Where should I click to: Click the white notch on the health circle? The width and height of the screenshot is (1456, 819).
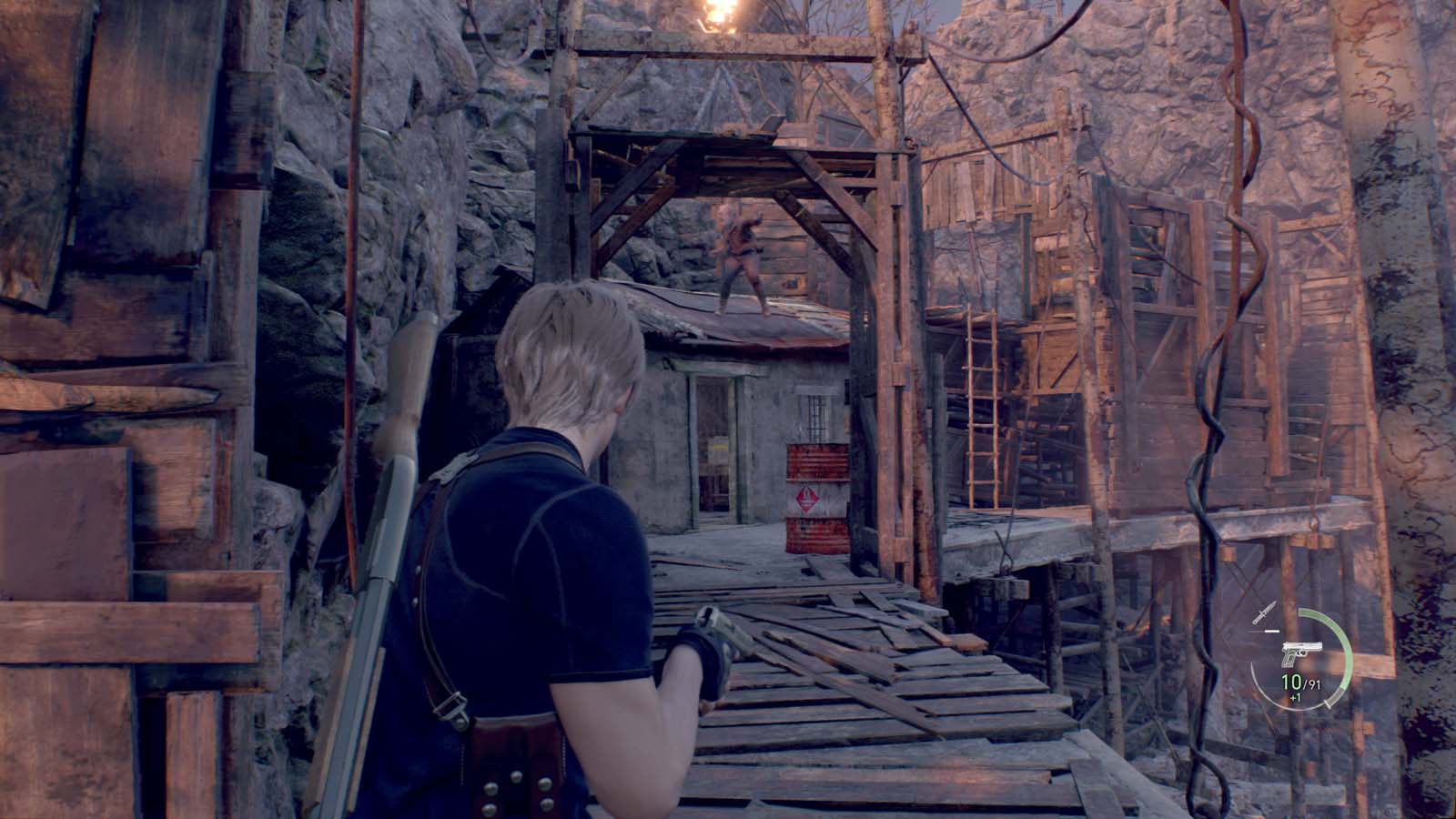click(x=1327, y=703)
